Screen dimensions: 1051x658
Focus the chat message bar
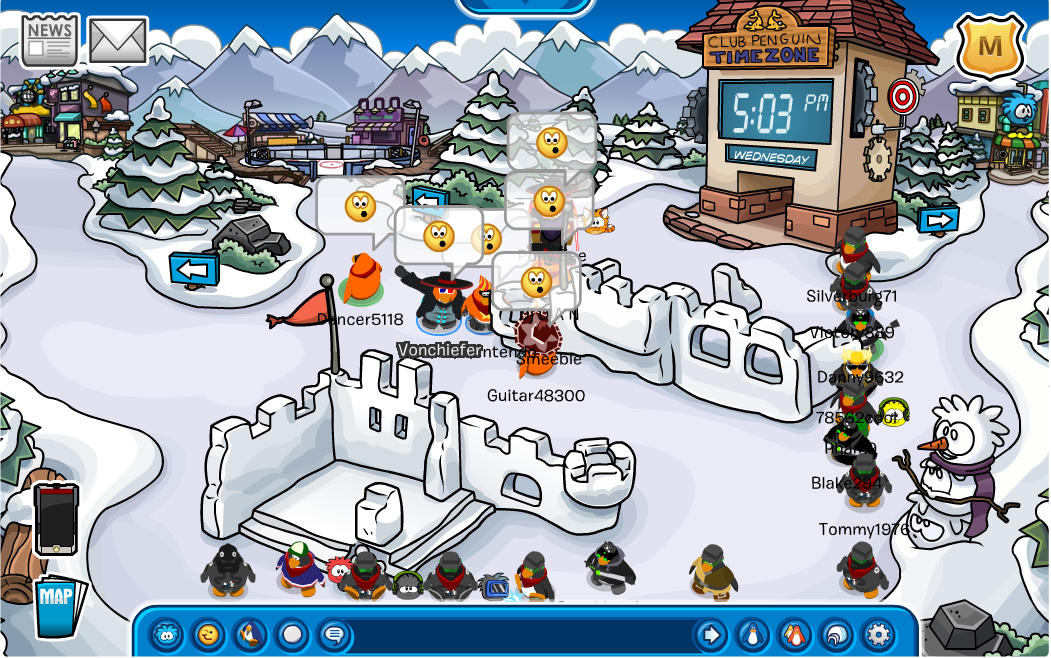tap(520, 635)
